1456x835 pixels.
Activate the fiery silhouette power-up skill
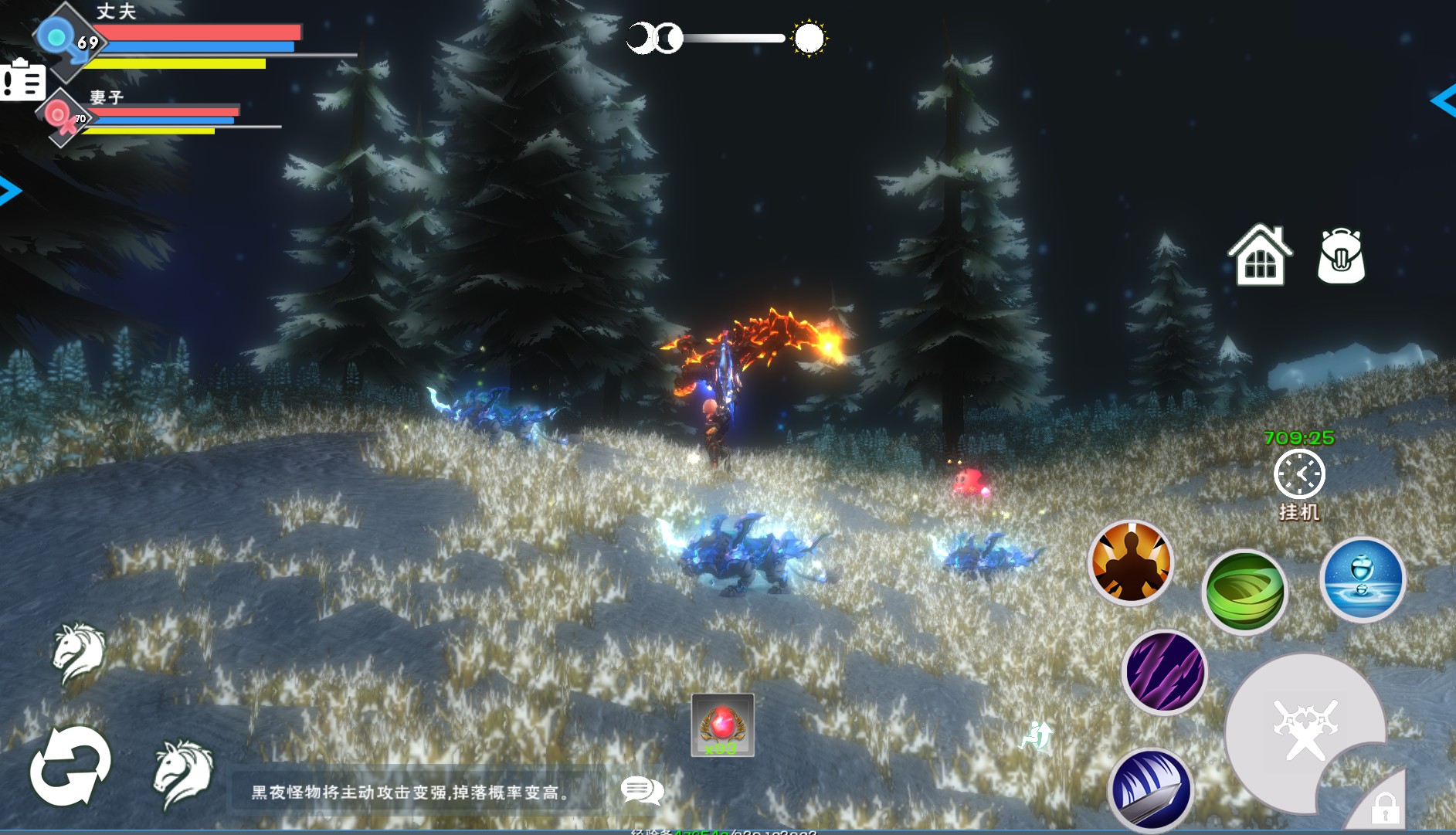click(1130, 562)
